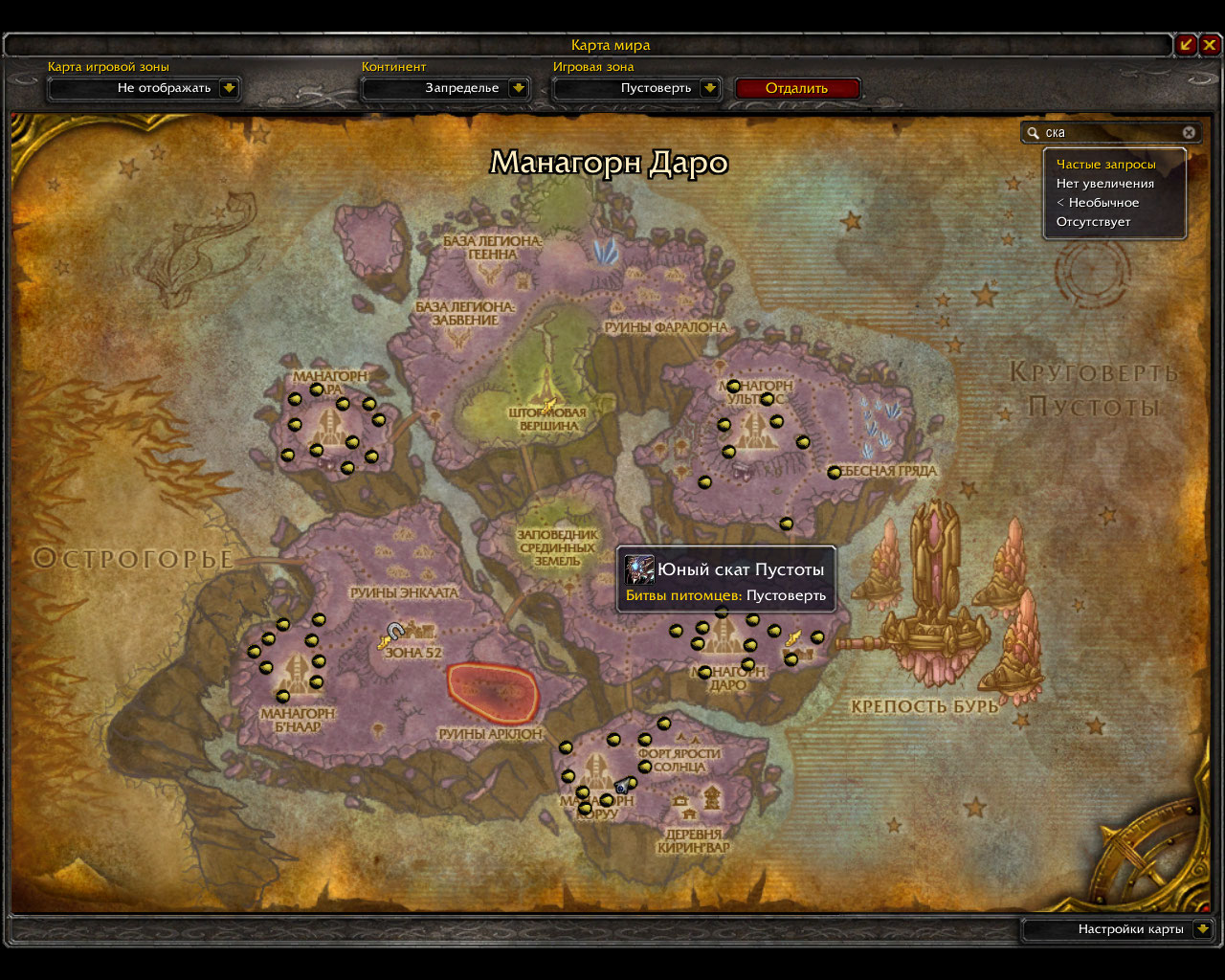Click the red Отдалить zoom-out button
The height and width of the screenshot is (980, 1225).
[797, 88]
